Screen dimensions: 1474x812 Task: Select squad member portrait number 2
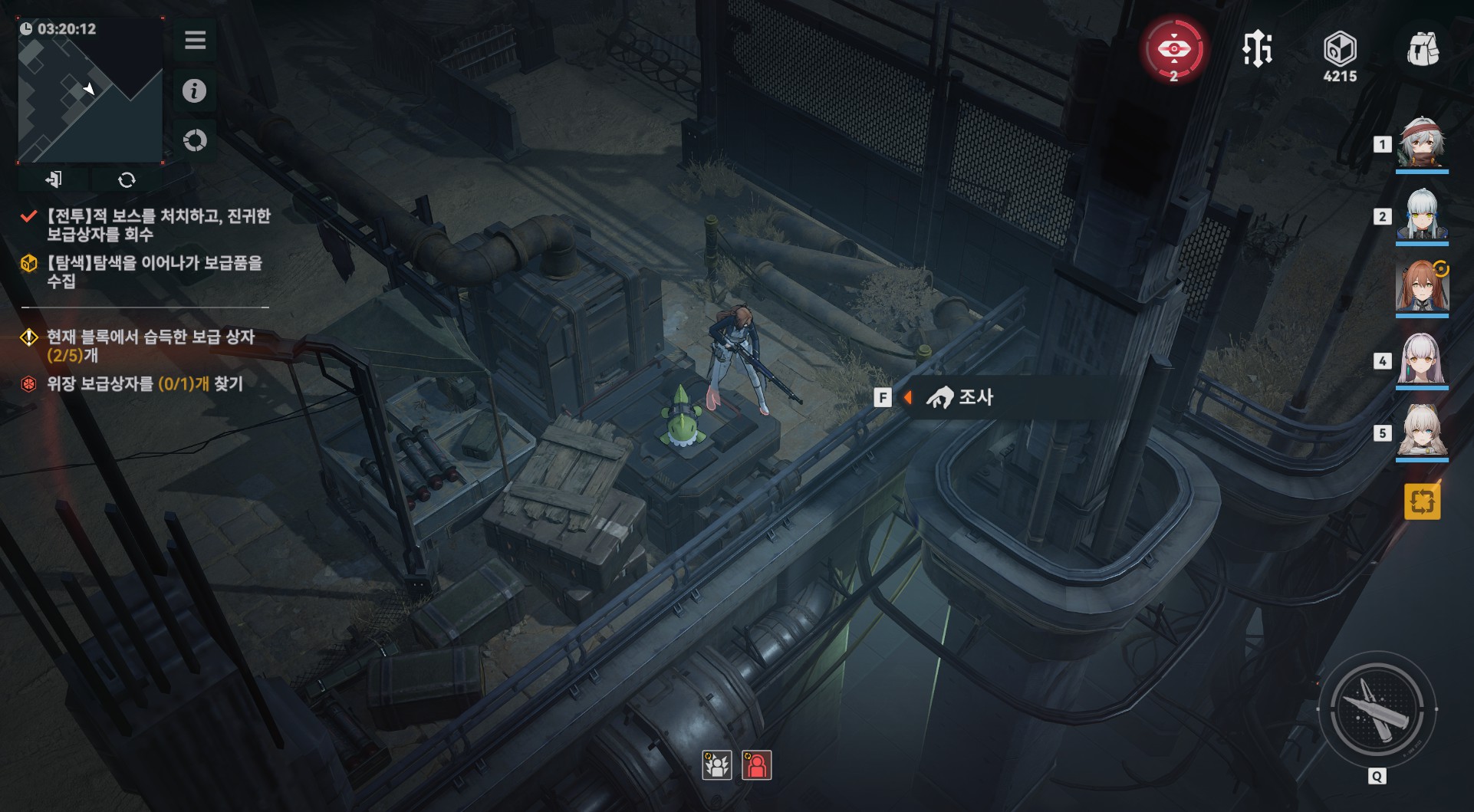click(1421, 215)
